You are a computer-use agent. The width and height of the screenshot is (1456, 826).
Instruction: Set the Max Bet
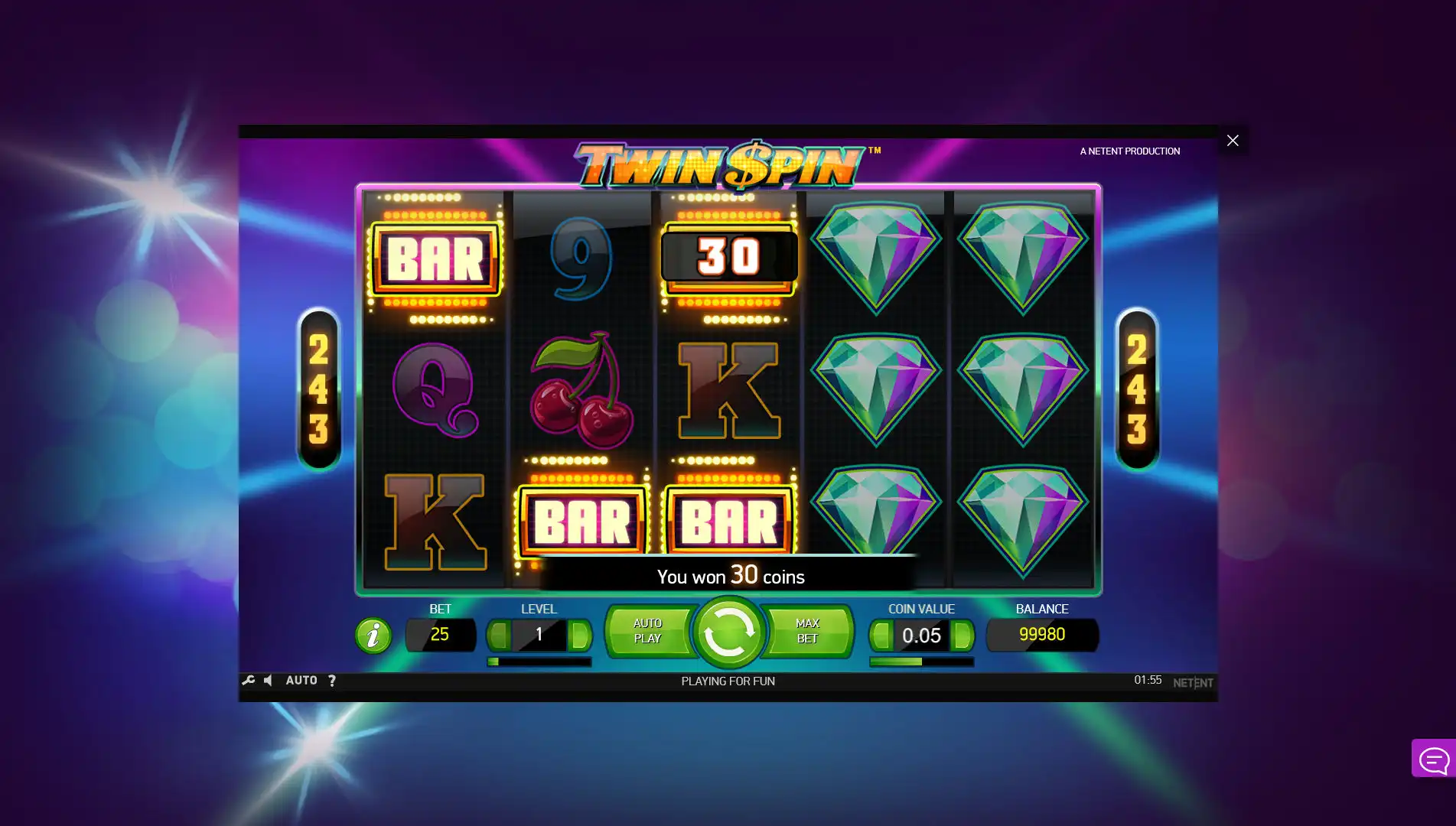[x=807, y=632]
